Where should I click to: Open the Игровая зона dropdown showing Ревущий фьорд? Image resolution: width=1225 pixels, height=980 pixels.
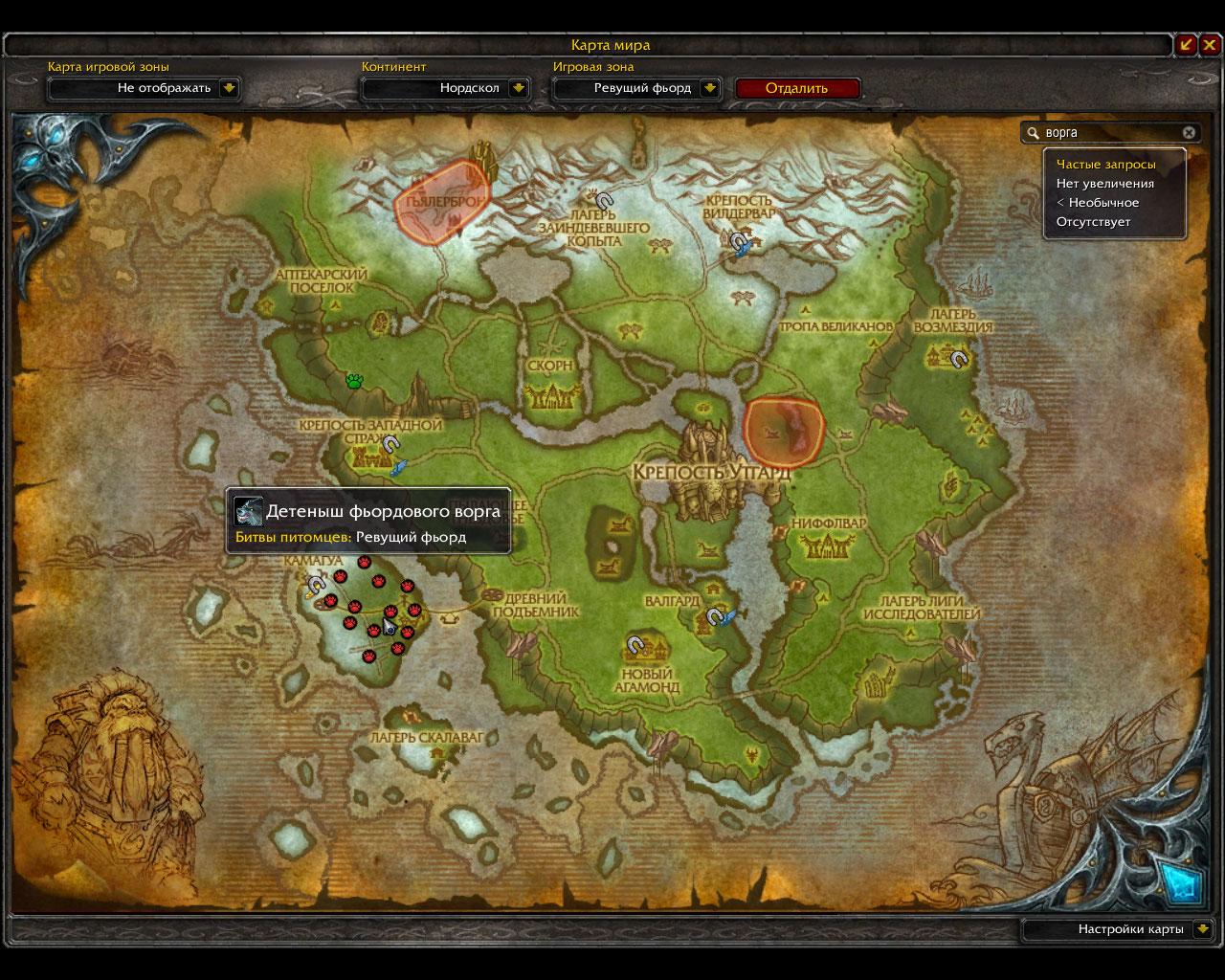709,88
